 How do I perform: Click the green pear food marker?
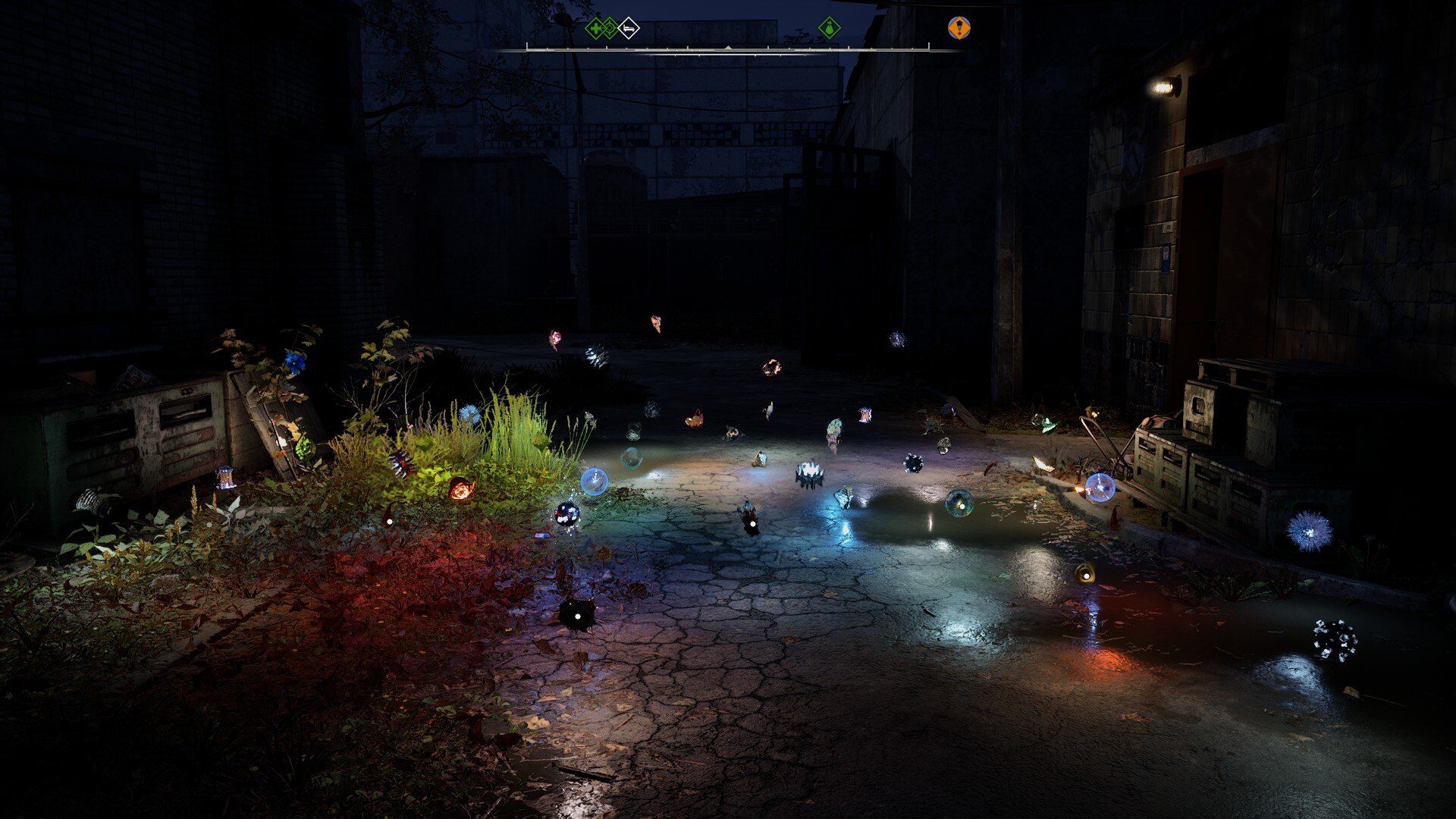(x=830, y=29)
